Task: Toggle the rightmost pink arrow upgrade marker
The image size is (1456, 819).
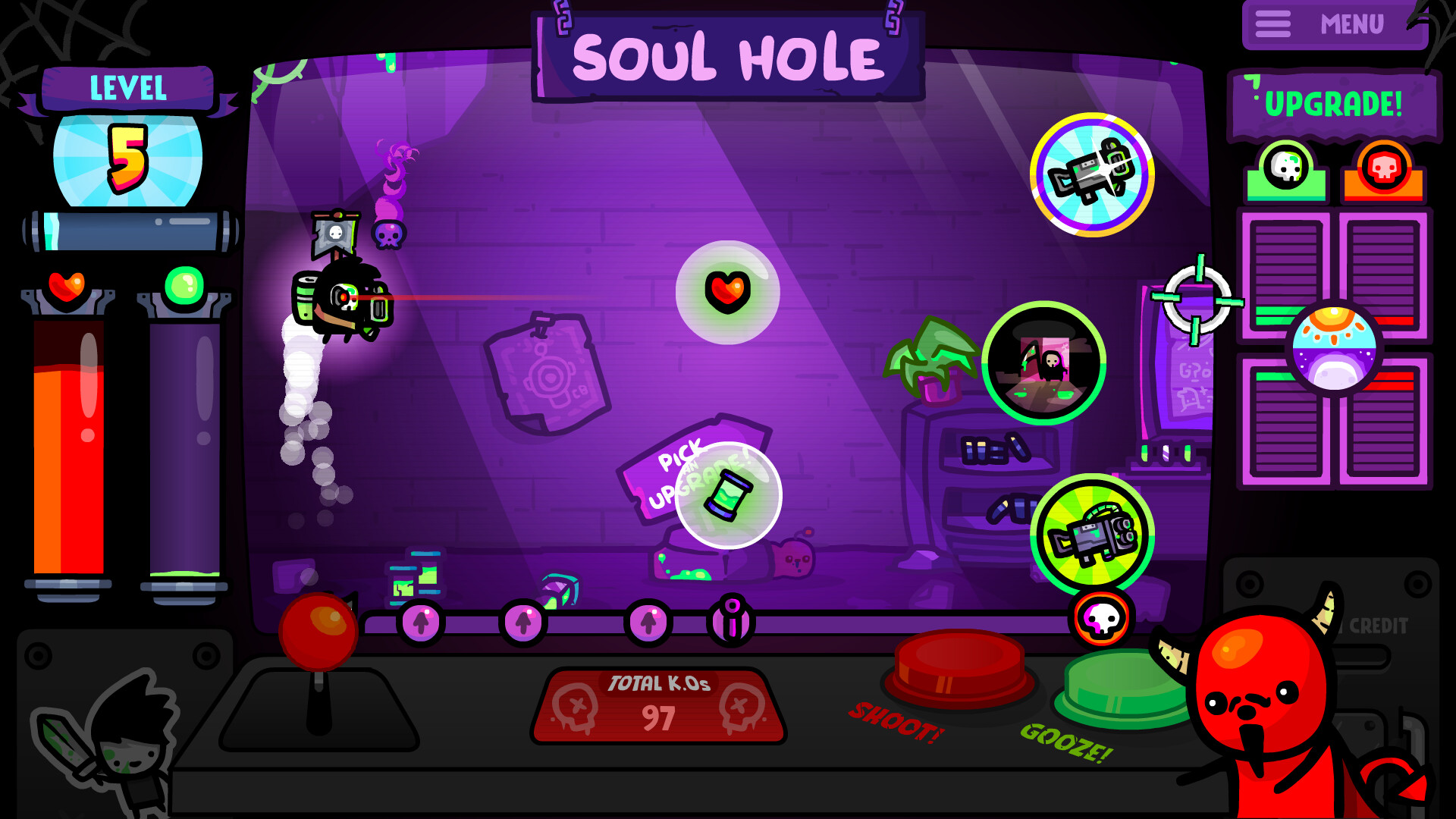Action: tap(647, 622)
